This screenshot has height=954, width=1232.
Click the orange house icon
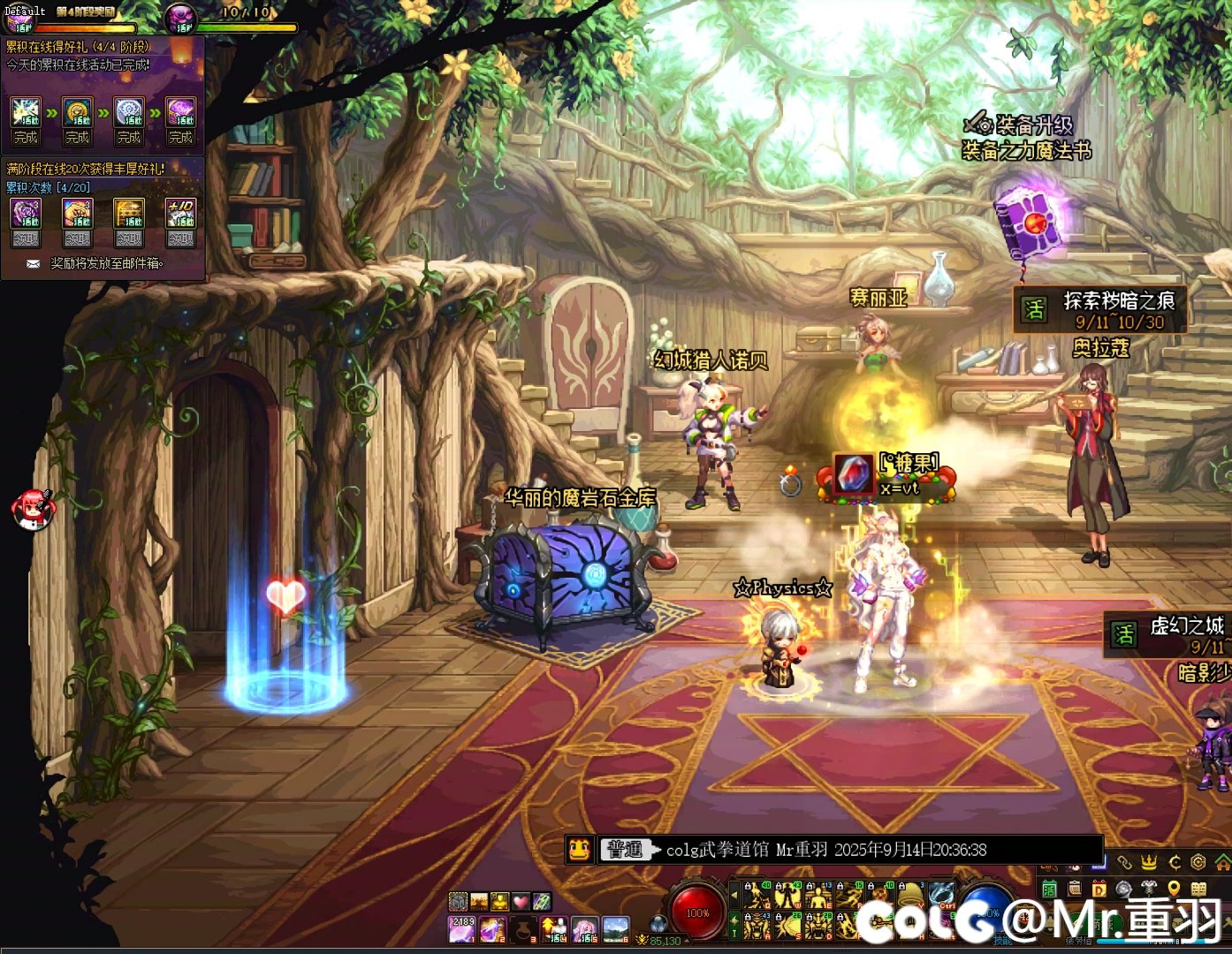click(1222, 861)
